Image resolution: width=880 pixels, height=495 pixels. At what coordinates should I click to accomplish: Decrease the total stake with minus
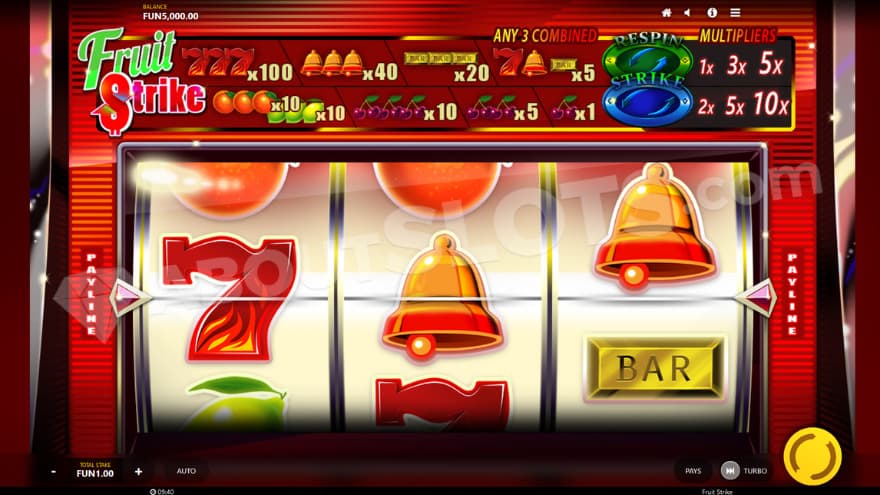pyautogui.click(x=53, y=471)
